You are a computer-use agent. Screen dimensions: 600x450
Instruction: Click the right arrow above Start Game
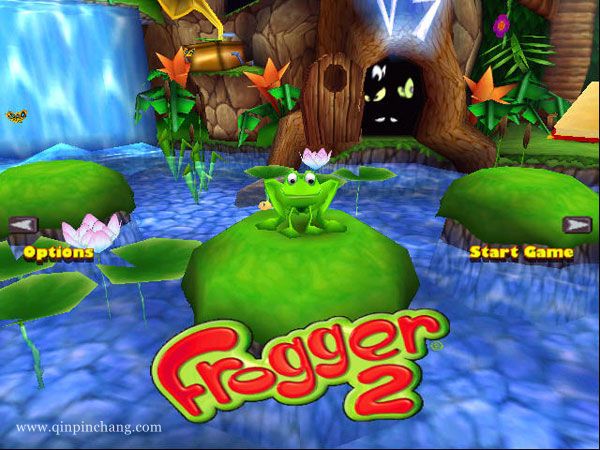576,225
